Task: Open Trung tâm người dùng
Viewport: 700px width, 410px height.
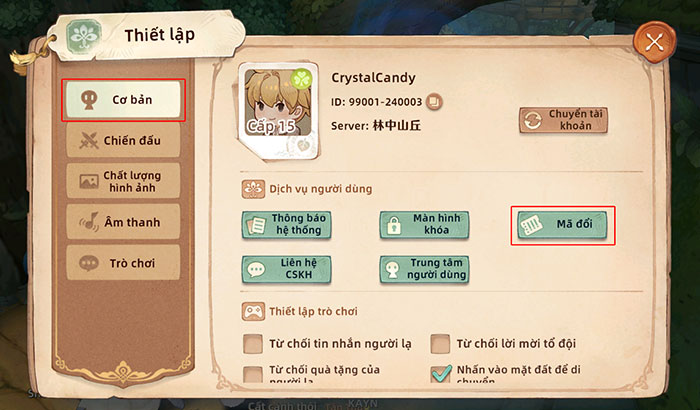Action: tap(424, 268)
